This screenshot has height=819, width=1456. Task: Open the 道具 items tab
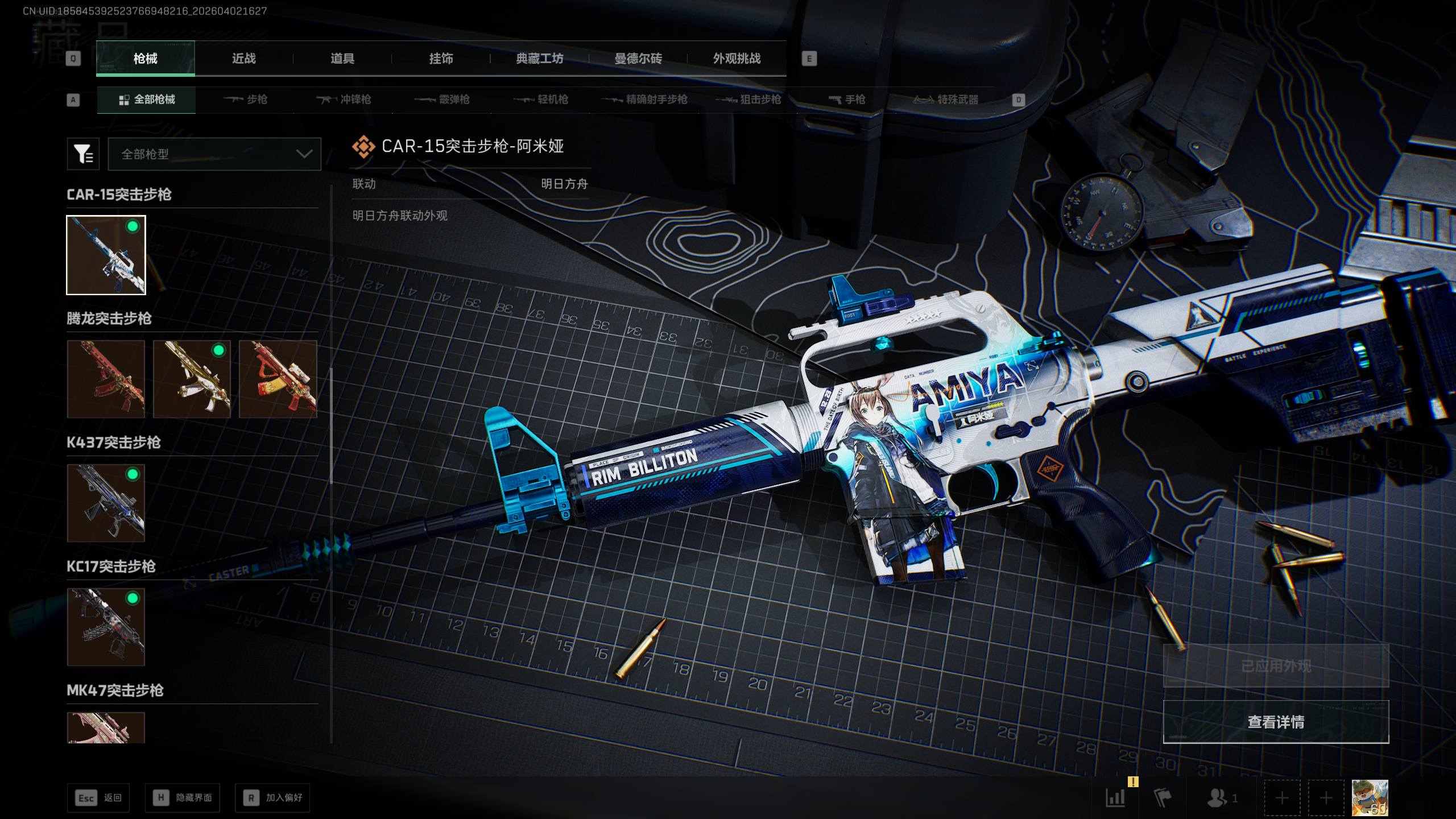(342, 59)
